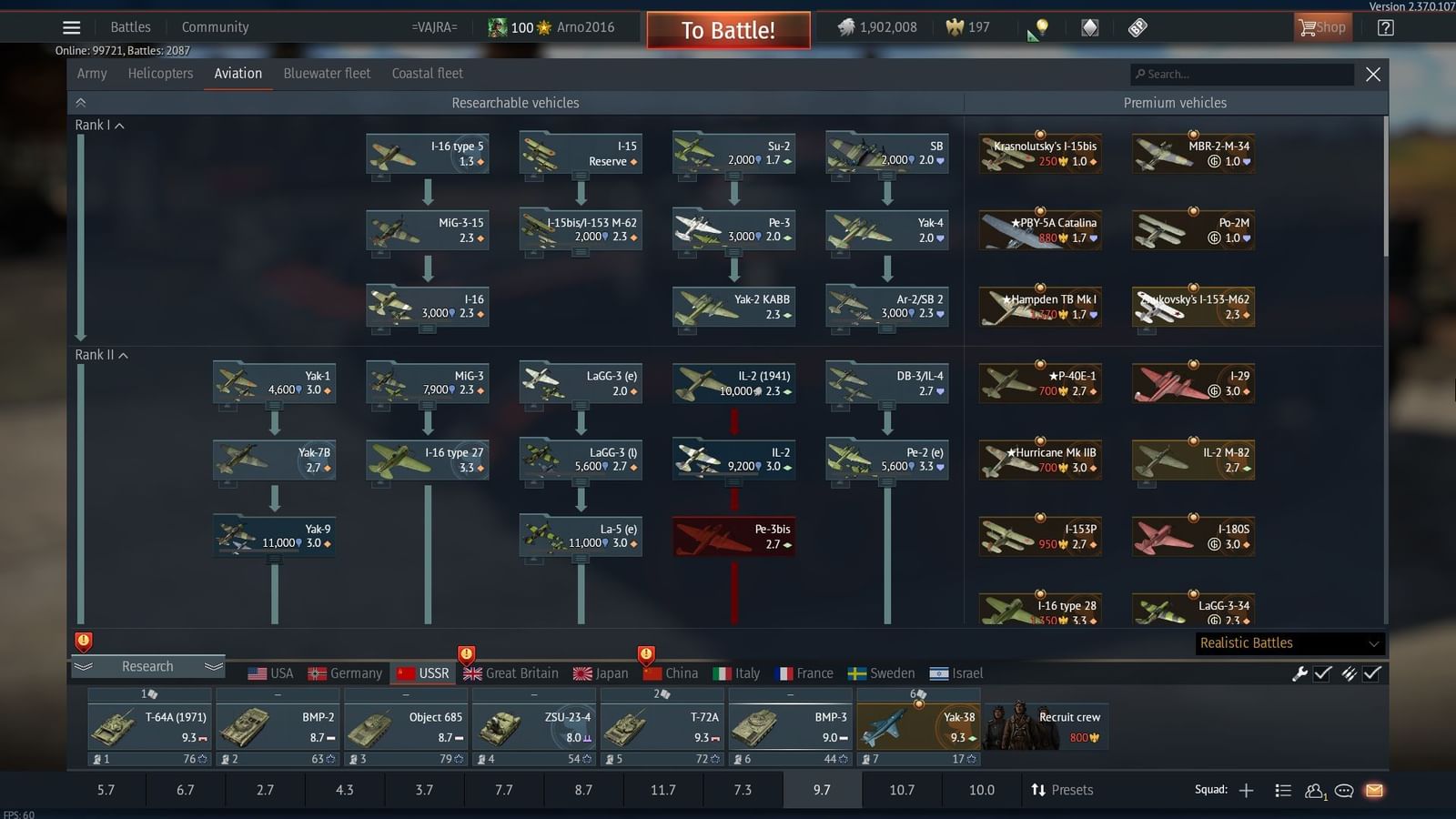Enable automatic repair checkbox next to wrench
This screenshot has width=1456, height=819.
click(1321, 673)
